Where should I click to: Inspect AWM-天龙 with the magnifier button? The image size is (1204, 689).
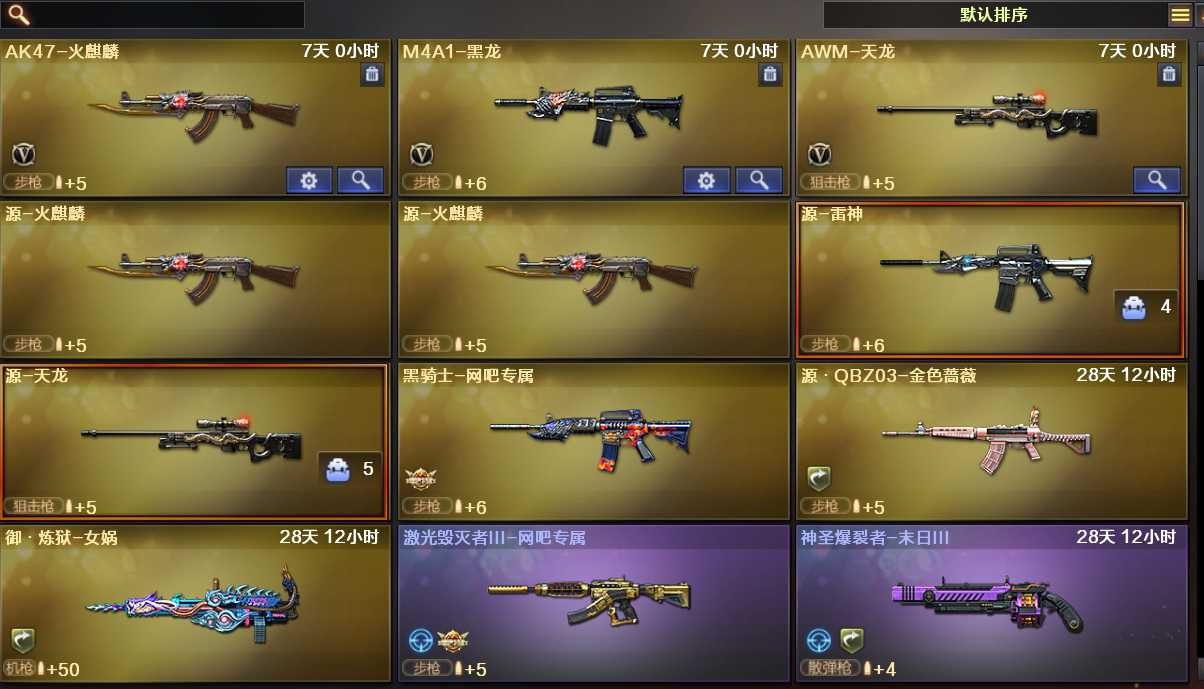coord(1157,180)
